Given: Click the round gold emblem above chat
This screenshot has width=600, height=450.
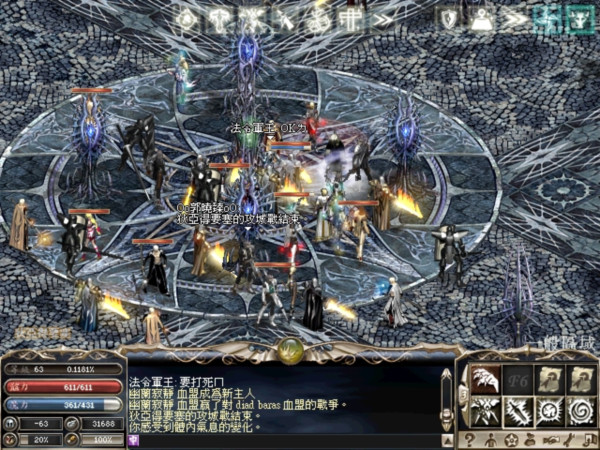Looking at the screenshot, I should point(292,348).
